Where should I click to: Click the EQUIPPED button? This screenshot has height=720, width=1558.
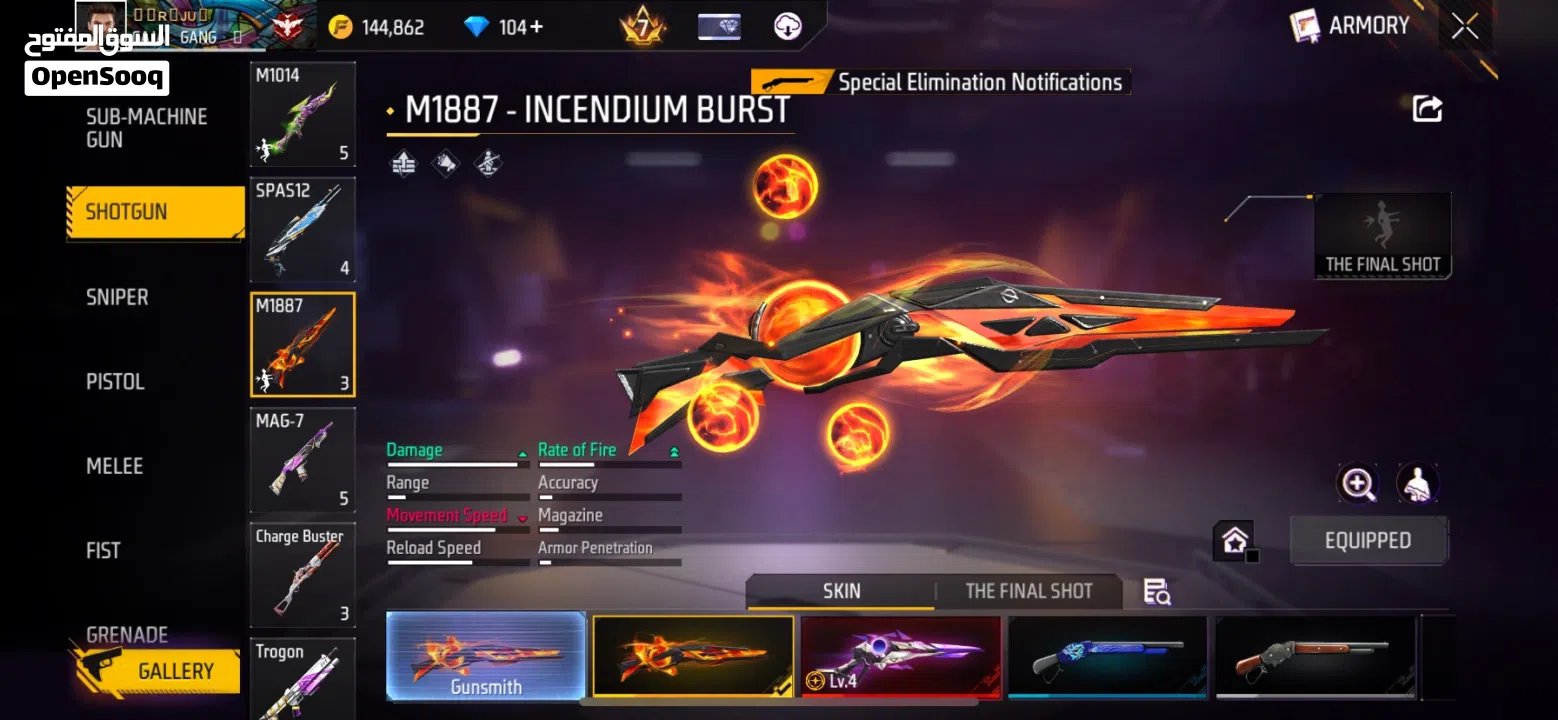point(1368,540)
